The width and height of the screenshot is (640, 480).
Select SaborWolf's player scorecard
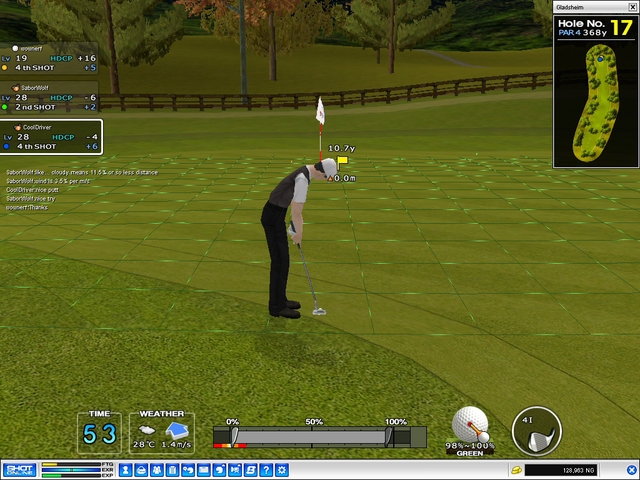coord(49,99)
